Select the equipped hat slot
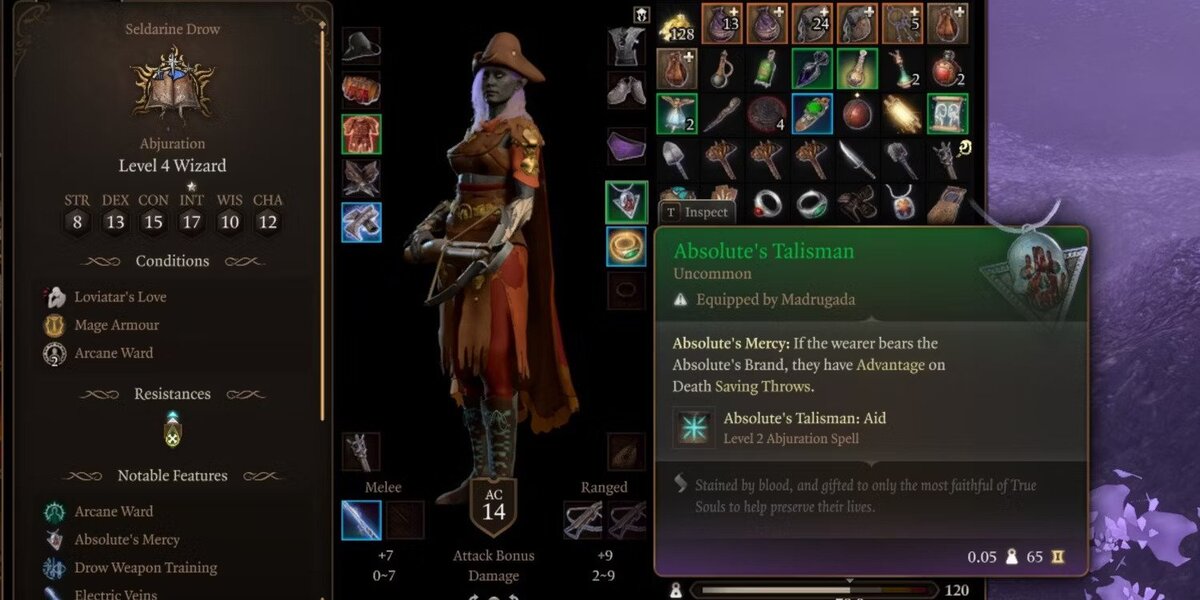This screenshot has height=600, width=1200. [x=361, y=46]
